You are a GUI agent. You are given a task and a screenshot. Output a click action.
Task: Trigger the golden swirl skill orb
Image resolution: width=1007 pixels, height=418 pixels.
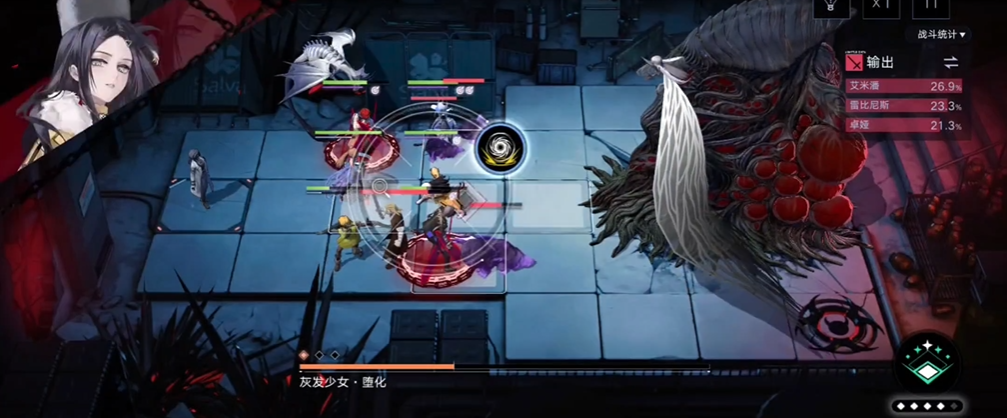(495, 146)
